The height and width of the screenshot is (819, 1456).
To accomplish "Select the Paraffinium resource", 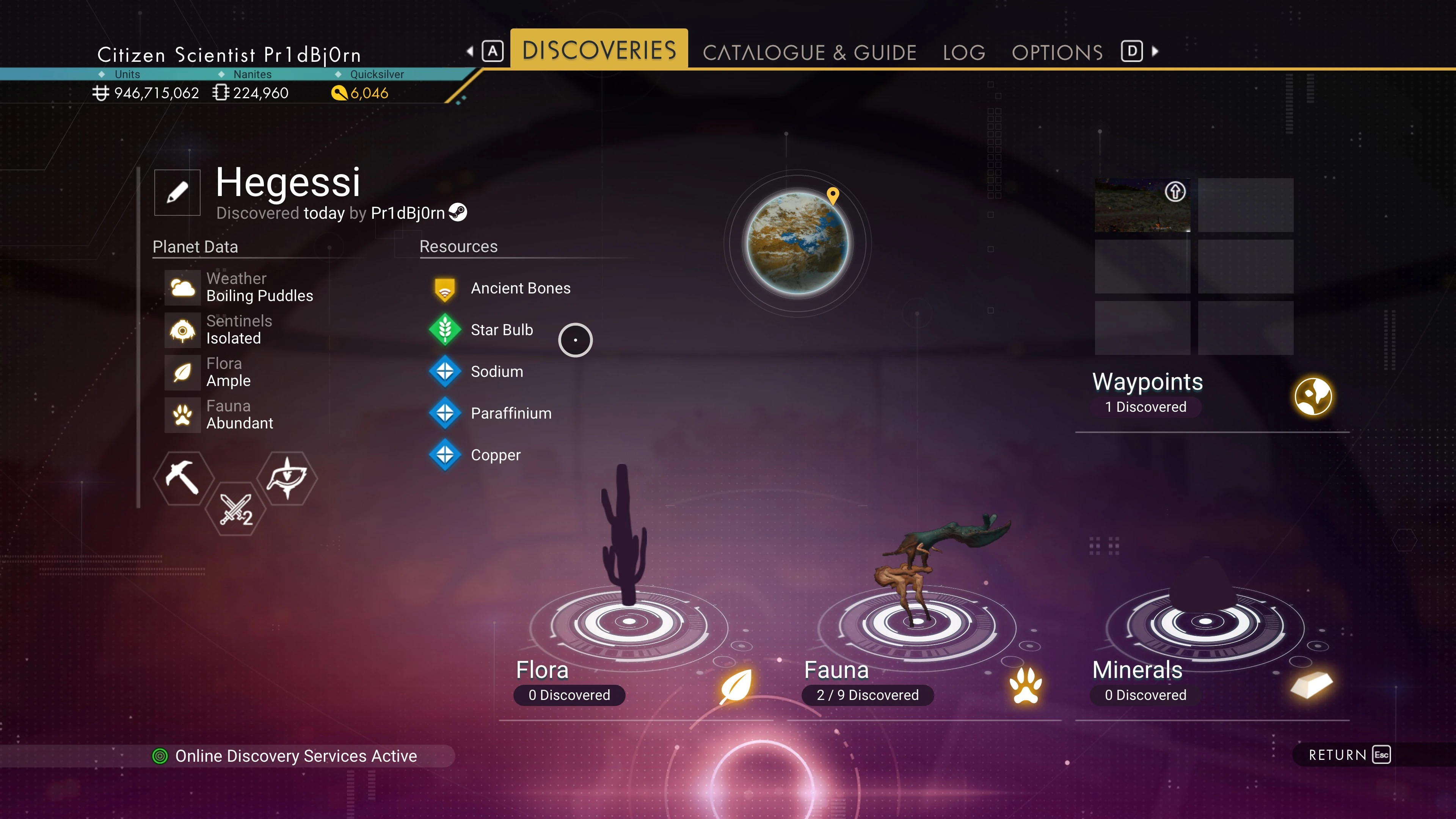I will tap(510, 414).
